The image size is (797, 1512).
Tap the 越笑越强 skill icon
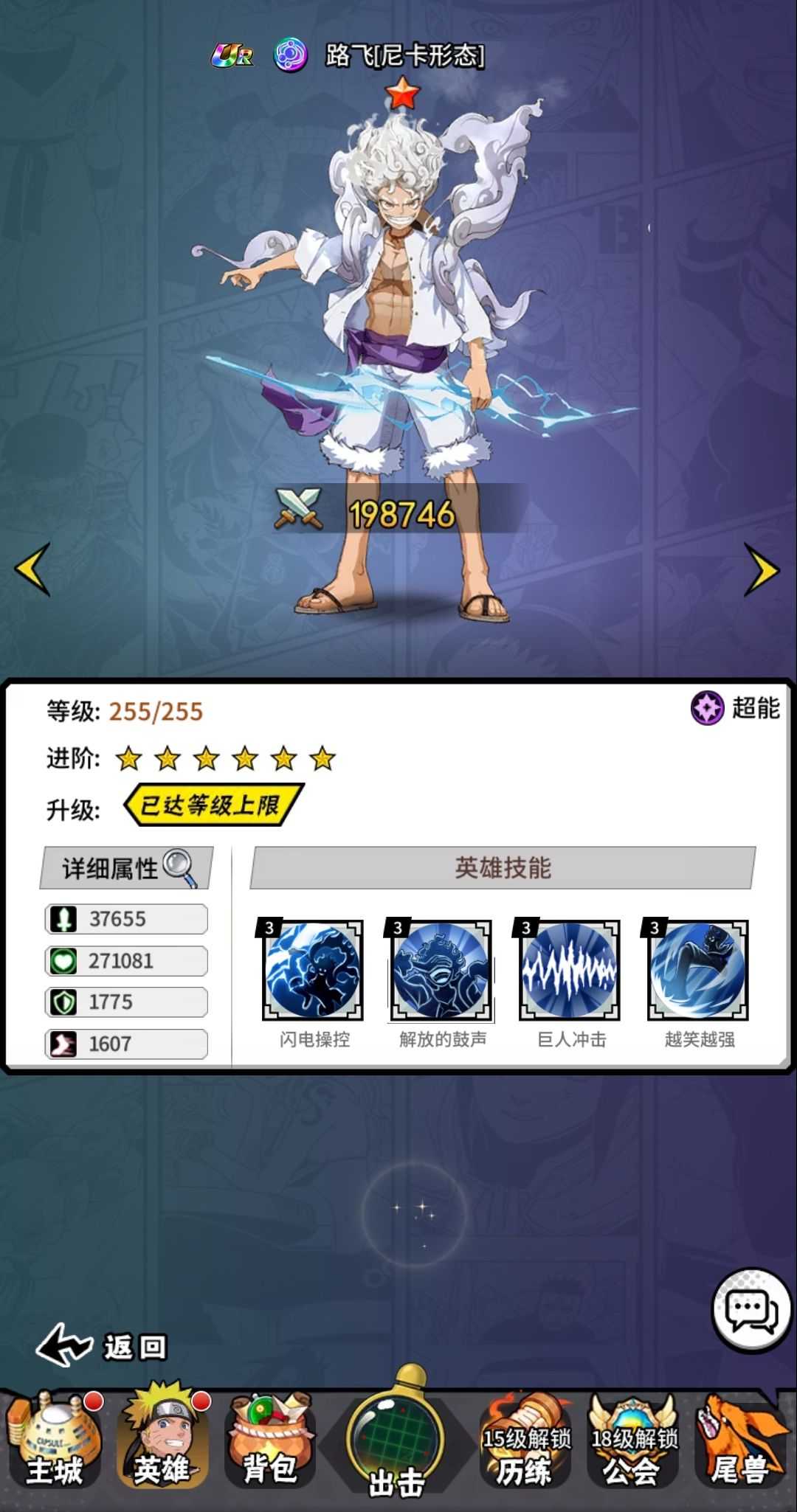click(x=698, y=970)
